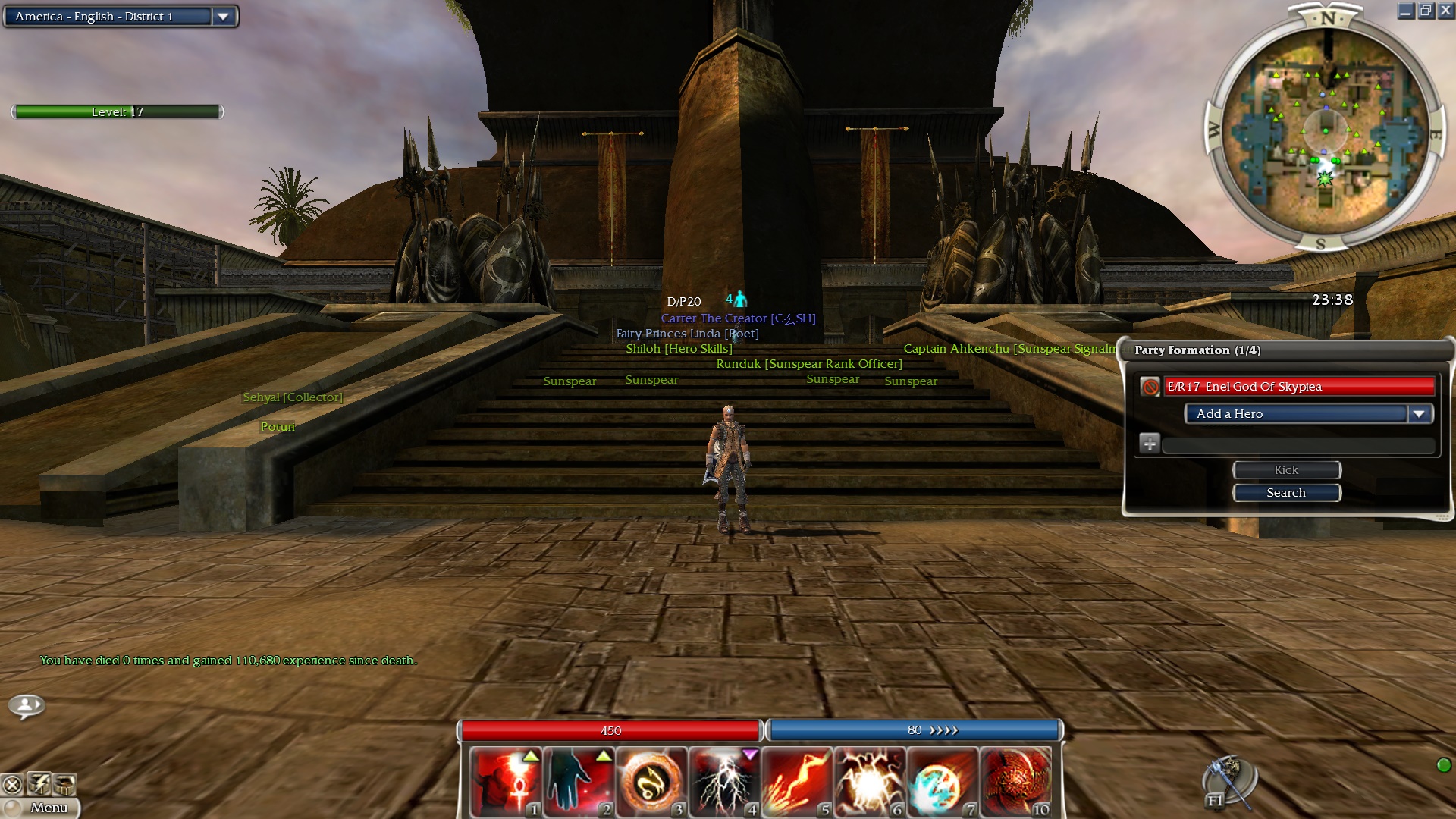The image size is (1456, 819).
Task: Click the chest with lightning bolt icon
Action: click(x=39, y=783)
